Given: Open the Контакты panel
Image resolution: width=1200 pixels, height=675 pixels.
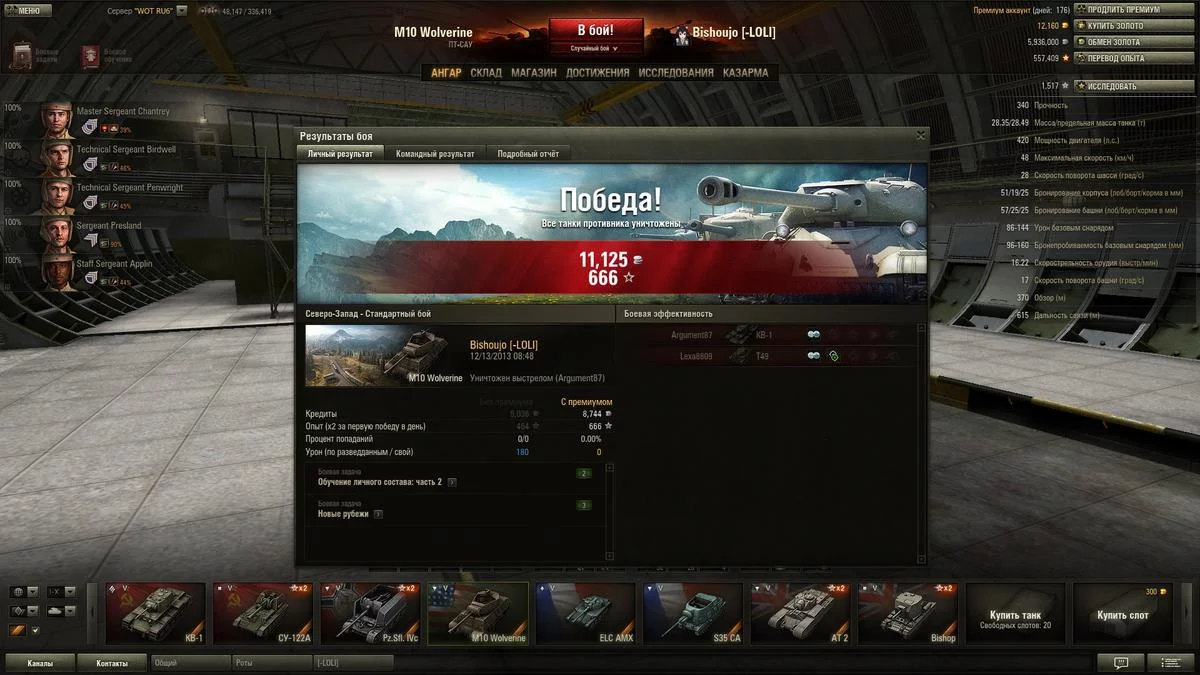Looking at the screenshot, I should [113, 663].
